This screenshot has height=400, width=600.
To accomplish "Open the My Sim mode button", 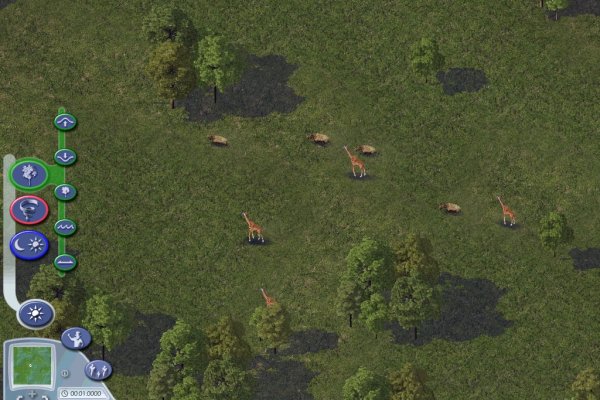I will (x=98, y=370).
